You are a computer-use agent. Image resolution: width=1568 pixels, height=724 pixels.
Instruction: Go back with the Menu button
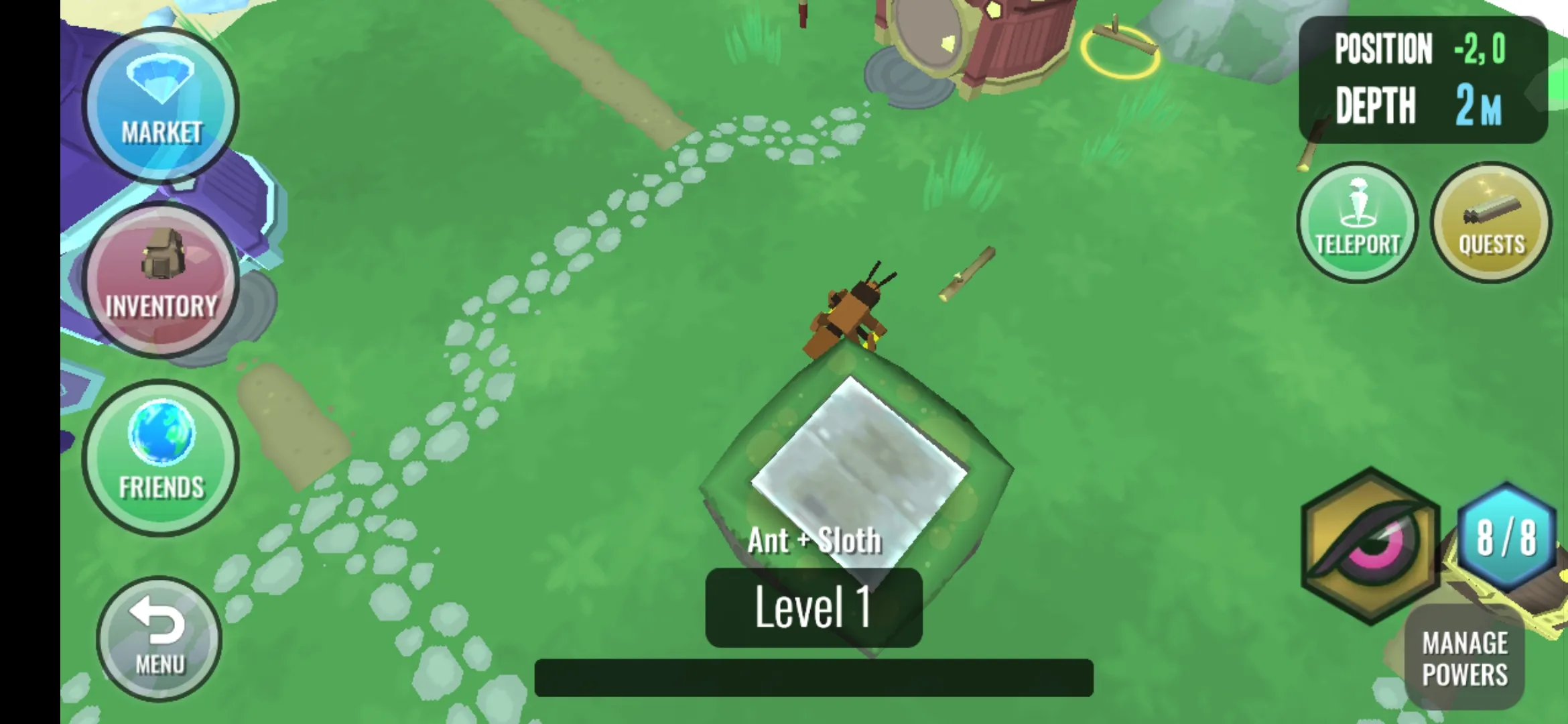click(159, 638)
